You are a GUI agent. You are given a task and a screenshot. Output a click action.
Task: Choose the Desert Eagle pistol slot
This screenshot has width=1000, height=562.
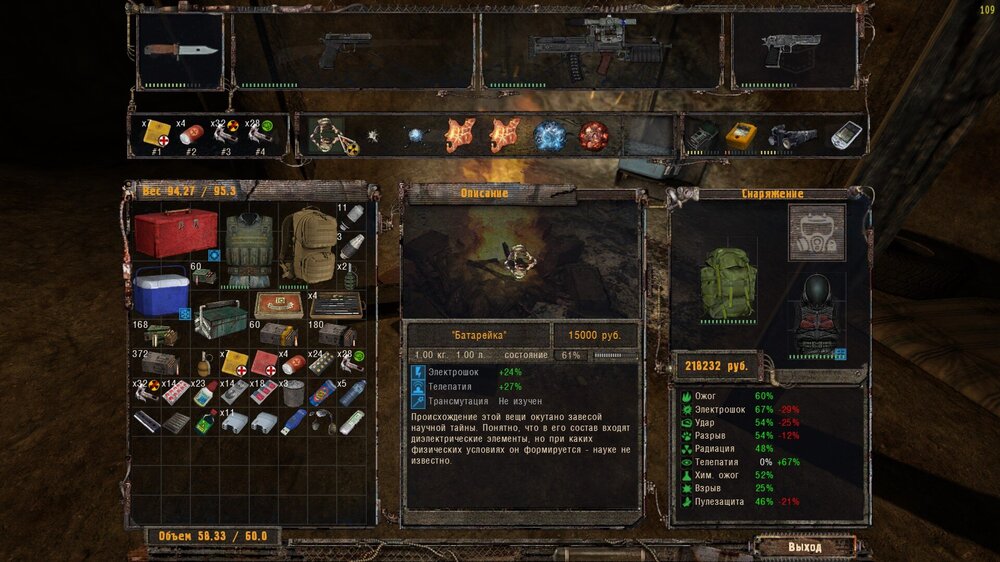(793, 50)
